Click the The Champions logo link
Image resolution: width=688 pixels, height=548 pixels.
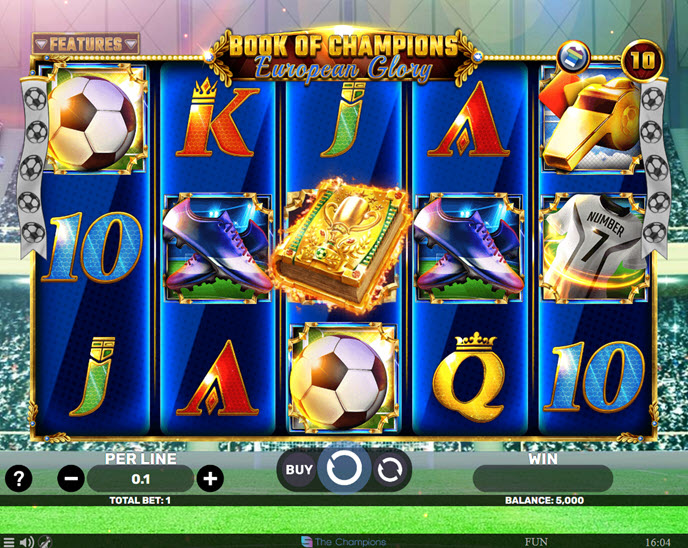point(344,542)
